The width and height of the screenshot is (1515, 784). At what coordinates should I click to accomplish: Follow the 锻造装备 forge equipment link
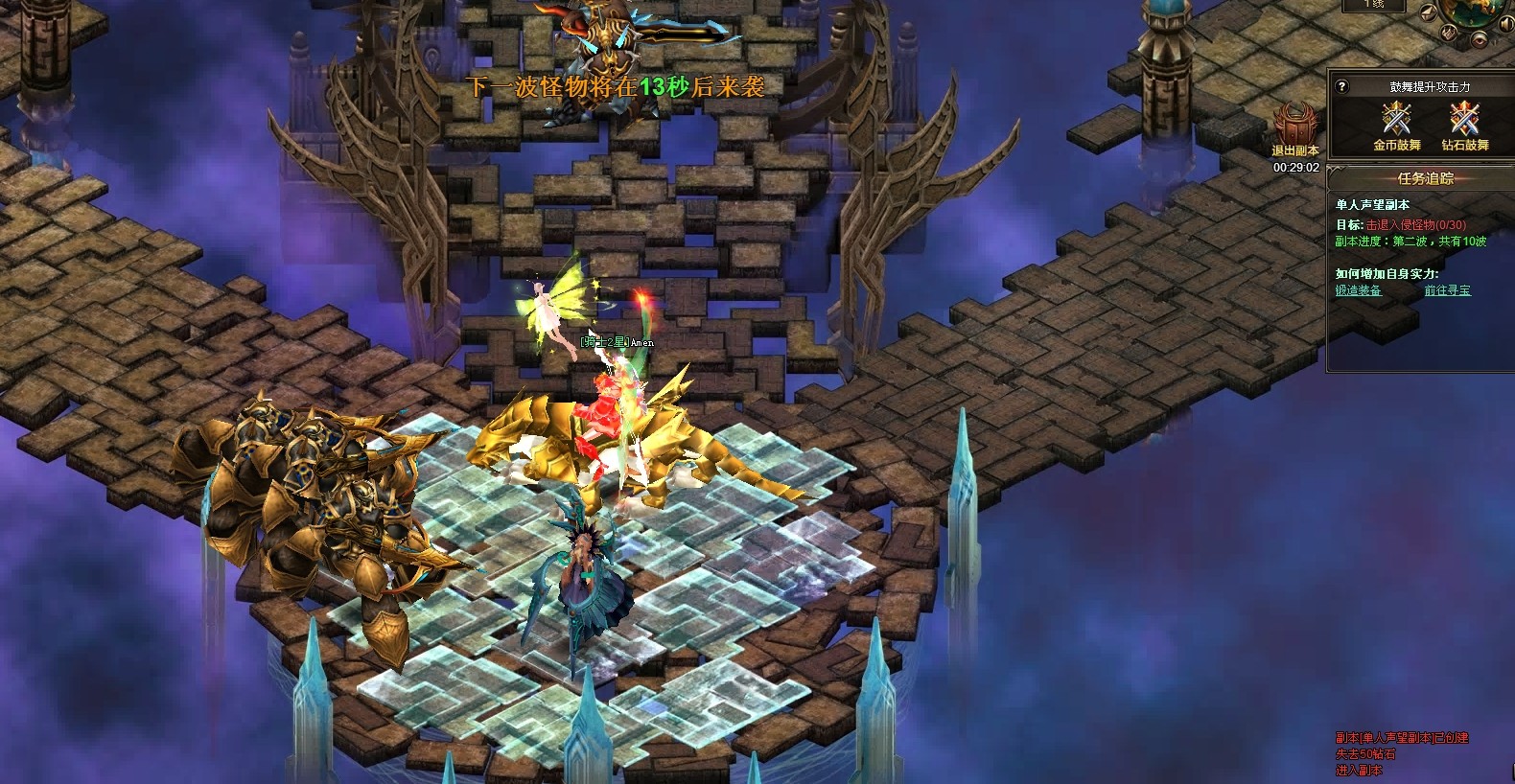click(1358, 290)
